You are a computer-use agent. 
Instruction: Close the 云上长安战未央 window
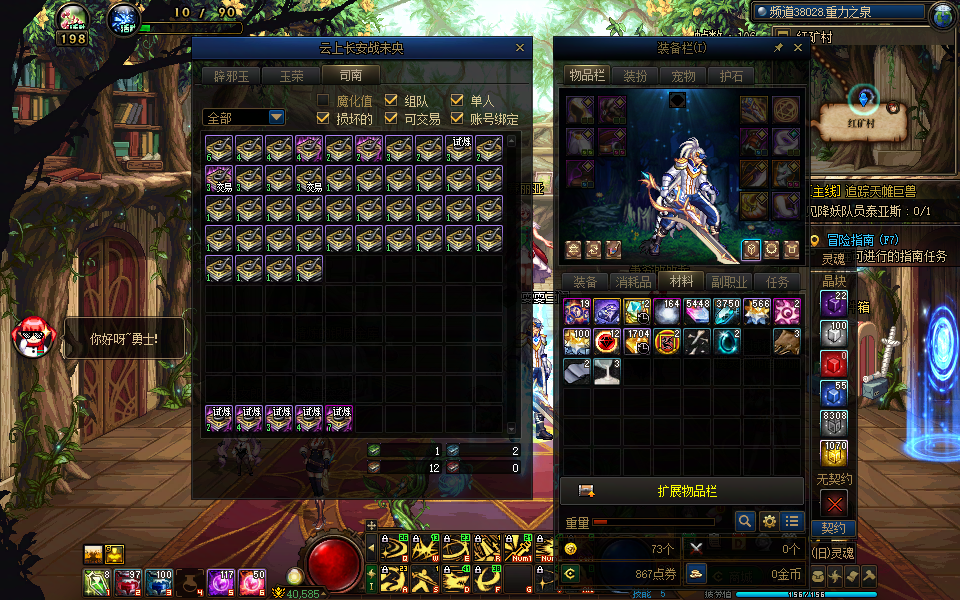(520, 47)
